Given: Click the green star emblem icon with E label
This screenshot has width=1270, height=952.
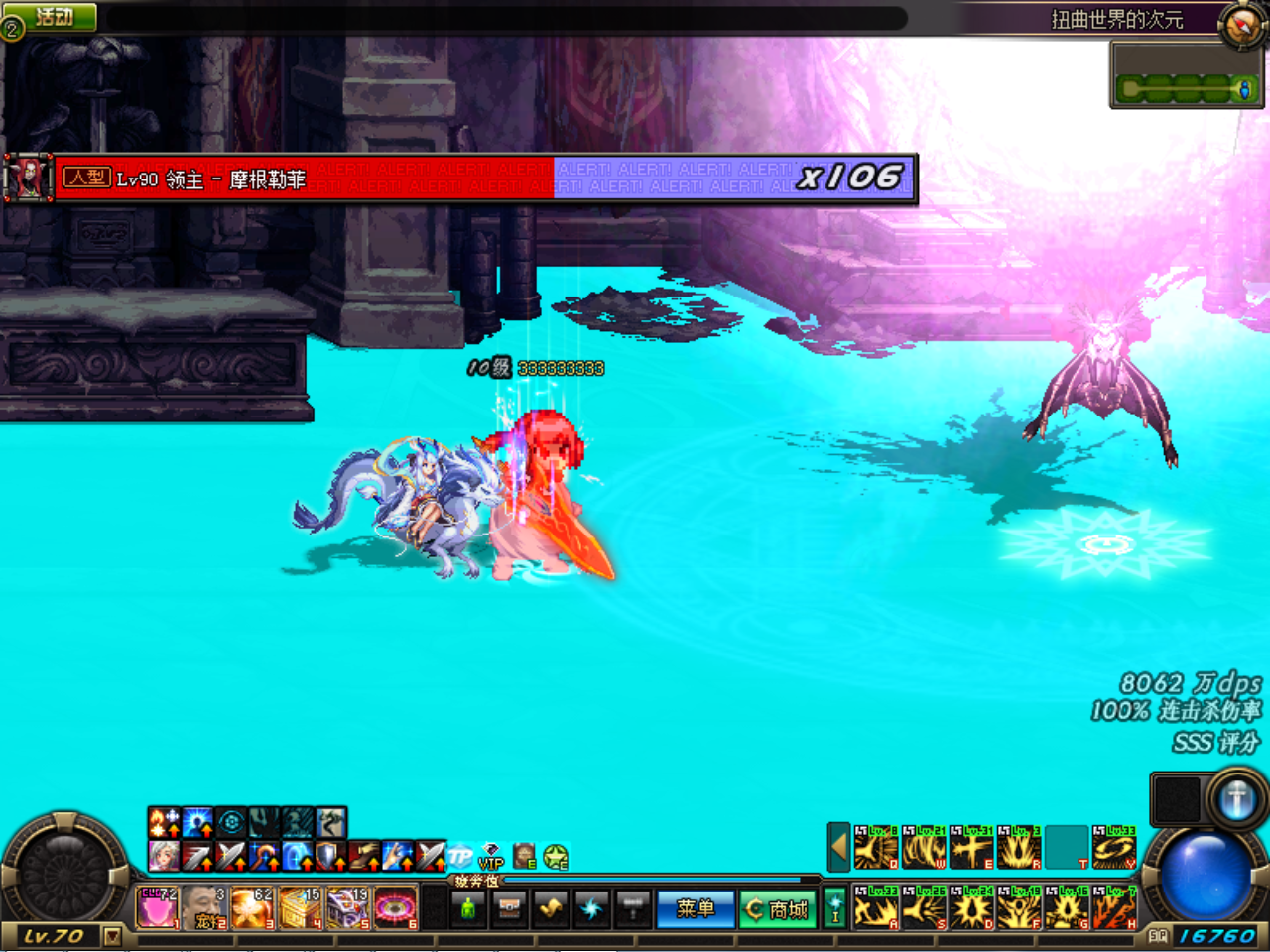Looking at the screenshot, I should (554, 858).
